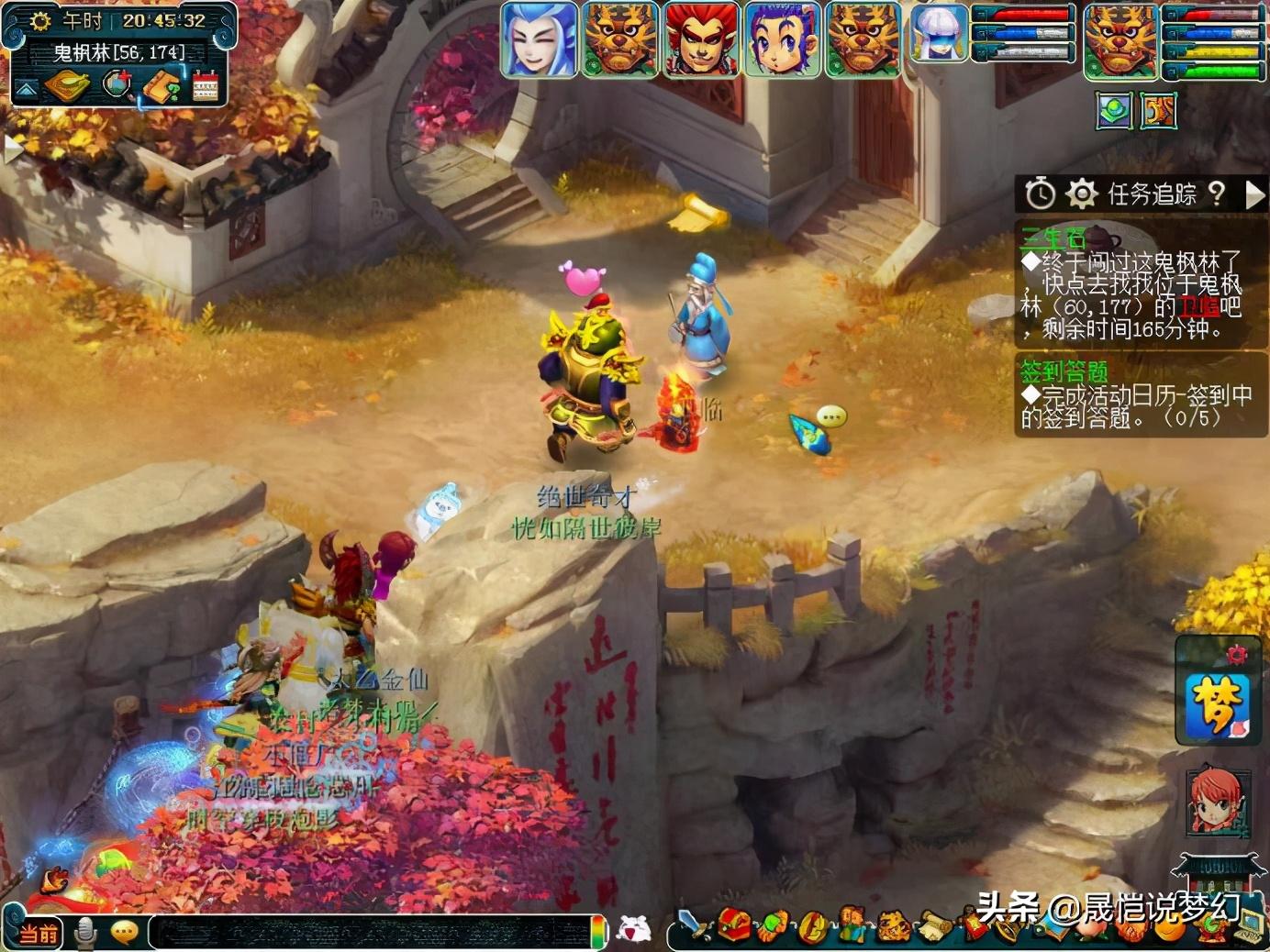Open the calendar activity icon
This screenshot has height=952, width=1270.
pos(206,87)
